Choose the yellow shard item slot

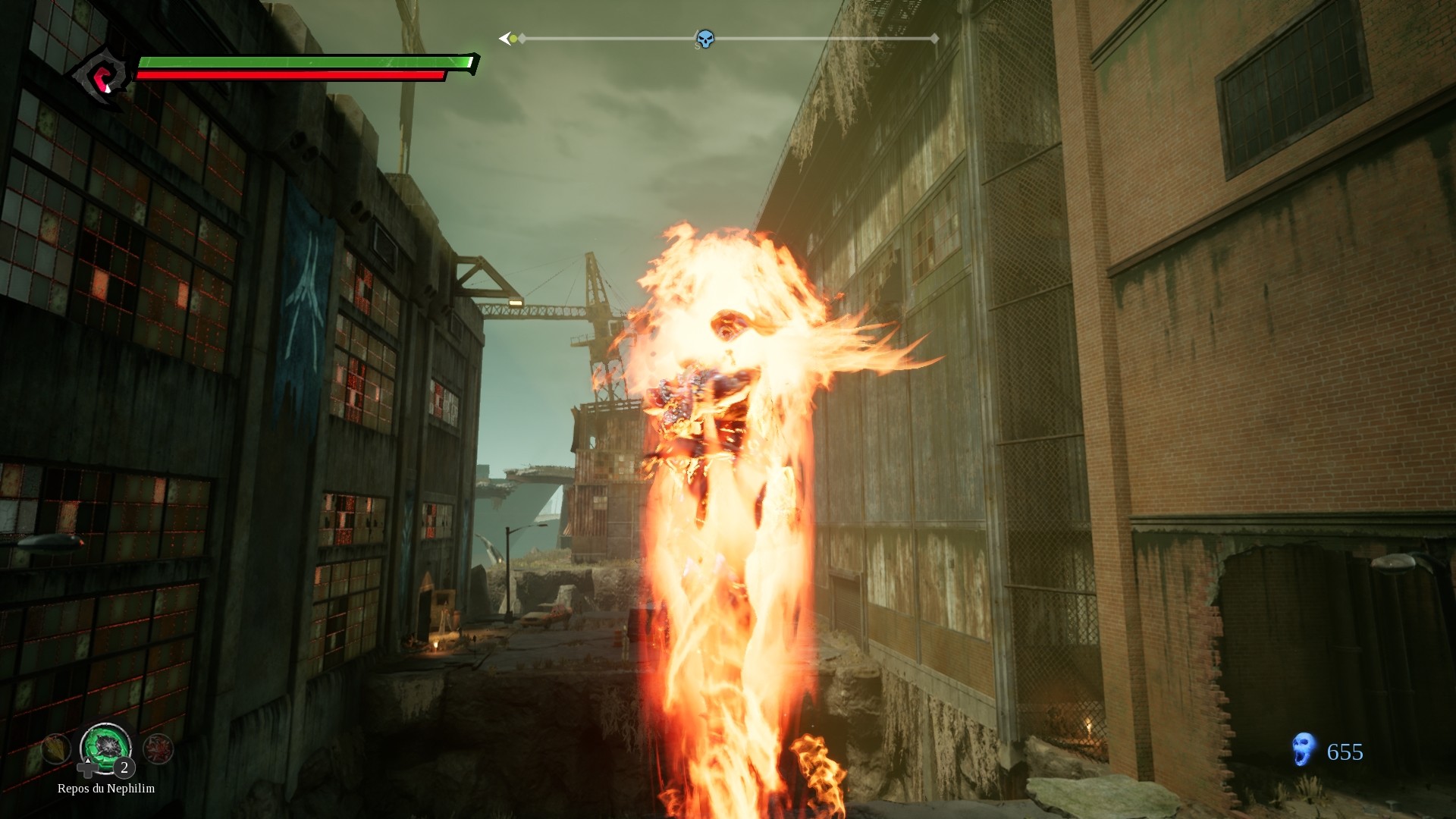click(56, 749)
